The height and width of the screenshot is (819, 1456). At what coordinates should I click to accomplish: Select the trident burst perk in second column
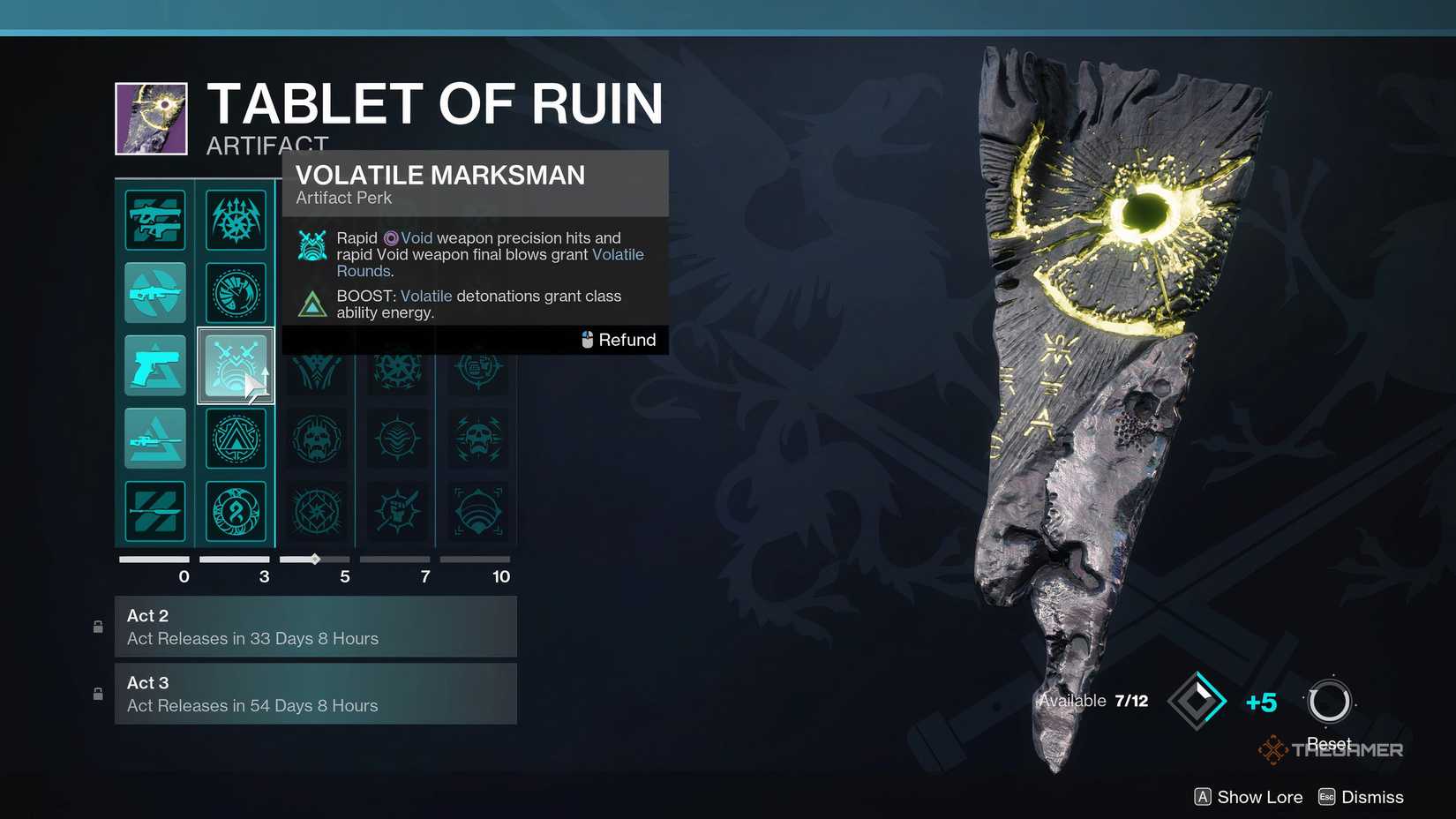[236, 219]
